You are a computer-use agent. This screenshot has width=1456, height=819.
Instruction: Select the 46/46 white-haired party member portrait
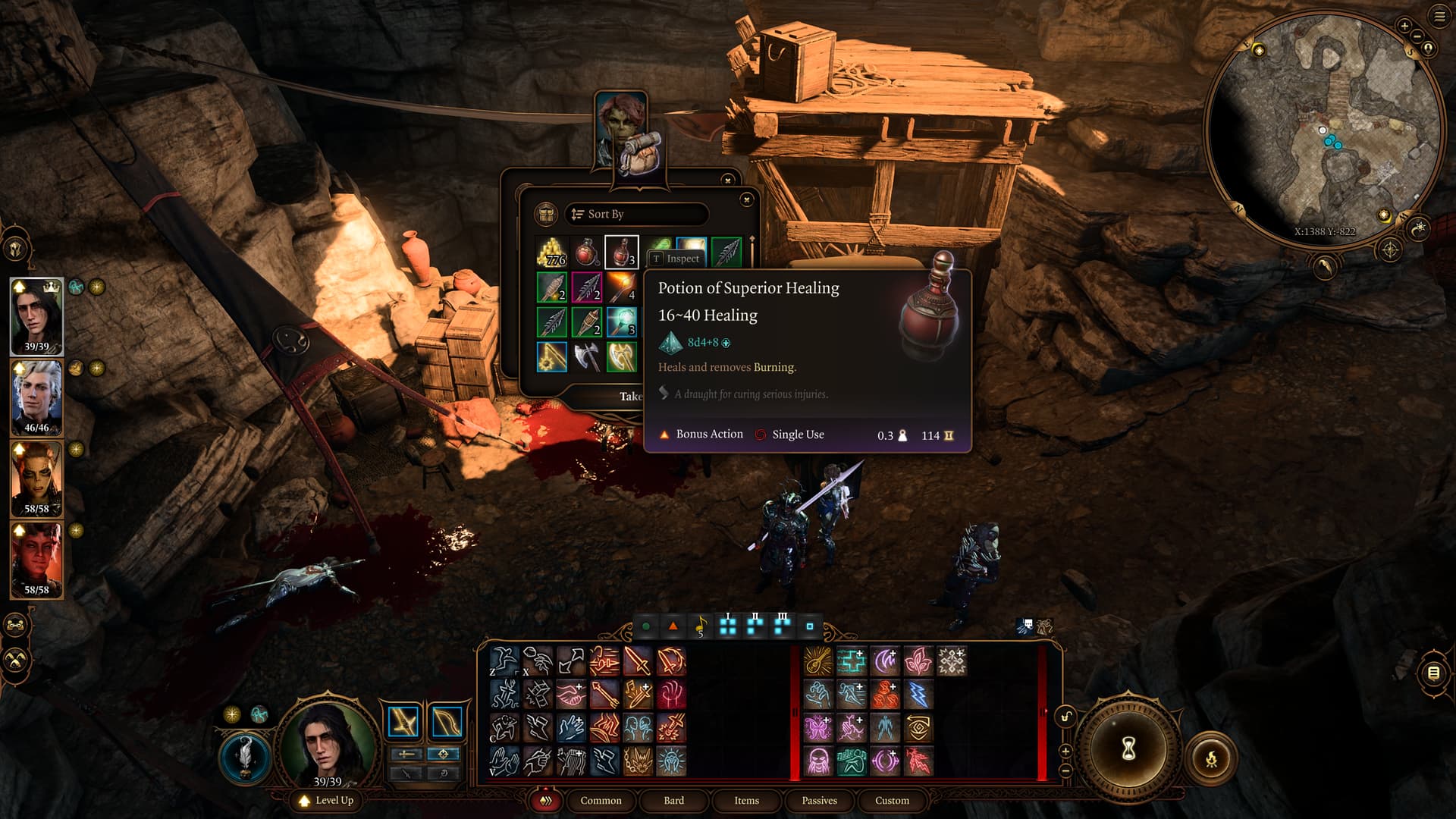[36, 397]
